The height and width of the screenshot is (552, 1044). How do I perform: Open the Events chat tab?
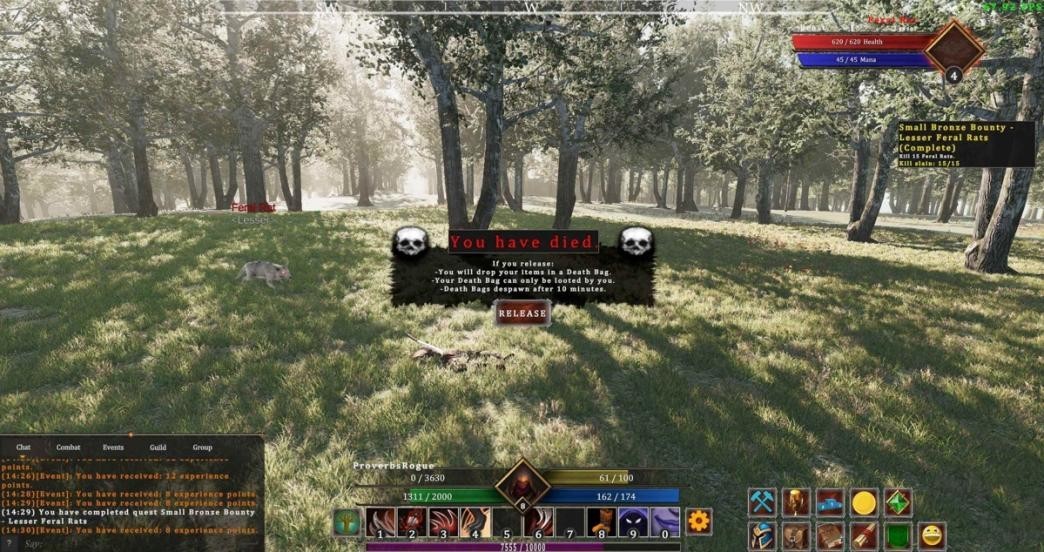click(x=113, y=447)
